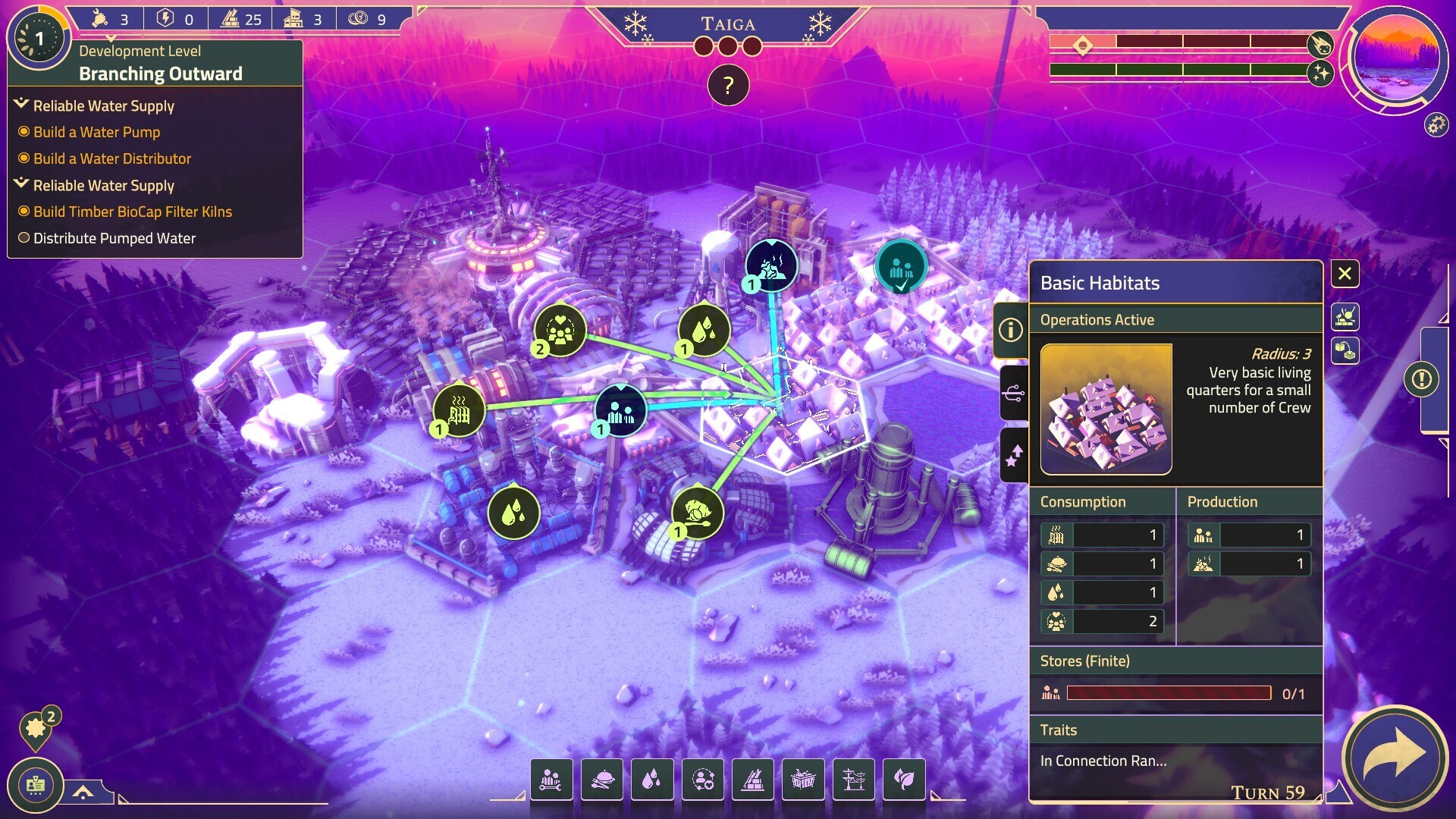Open the question mark help button
The height and width of the screenshot is (819, 1456).
pos(728,85)
